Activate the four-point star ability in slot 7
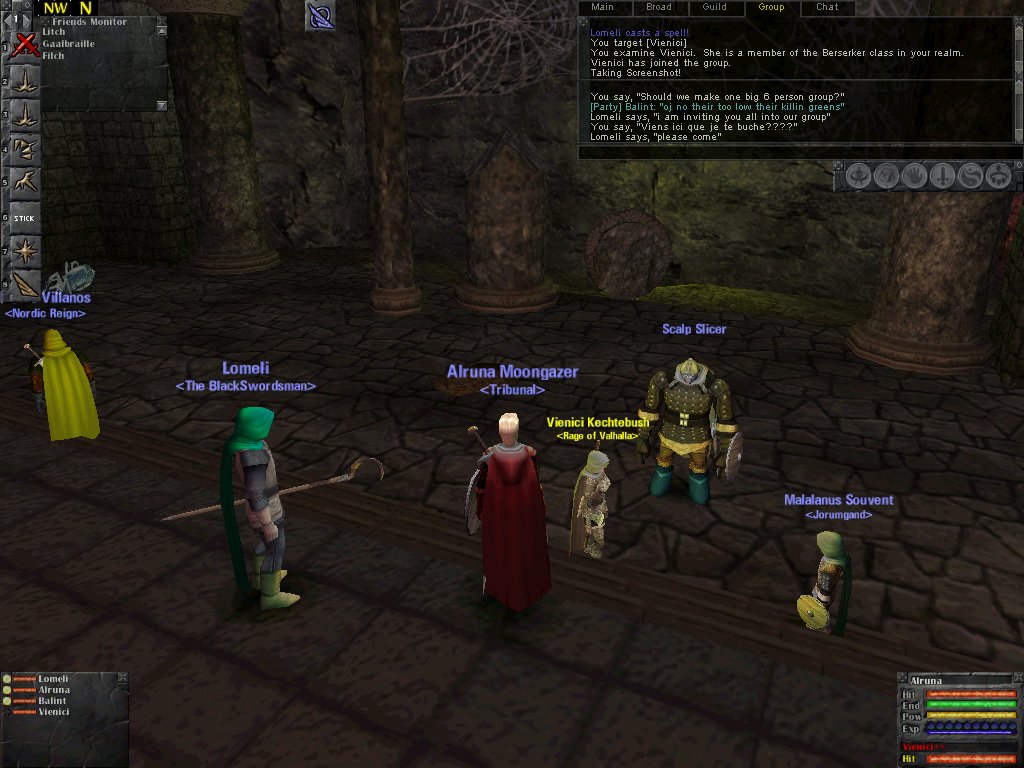Image resolution: width=1024 pixels, height=768 pixels. [25, 250]
